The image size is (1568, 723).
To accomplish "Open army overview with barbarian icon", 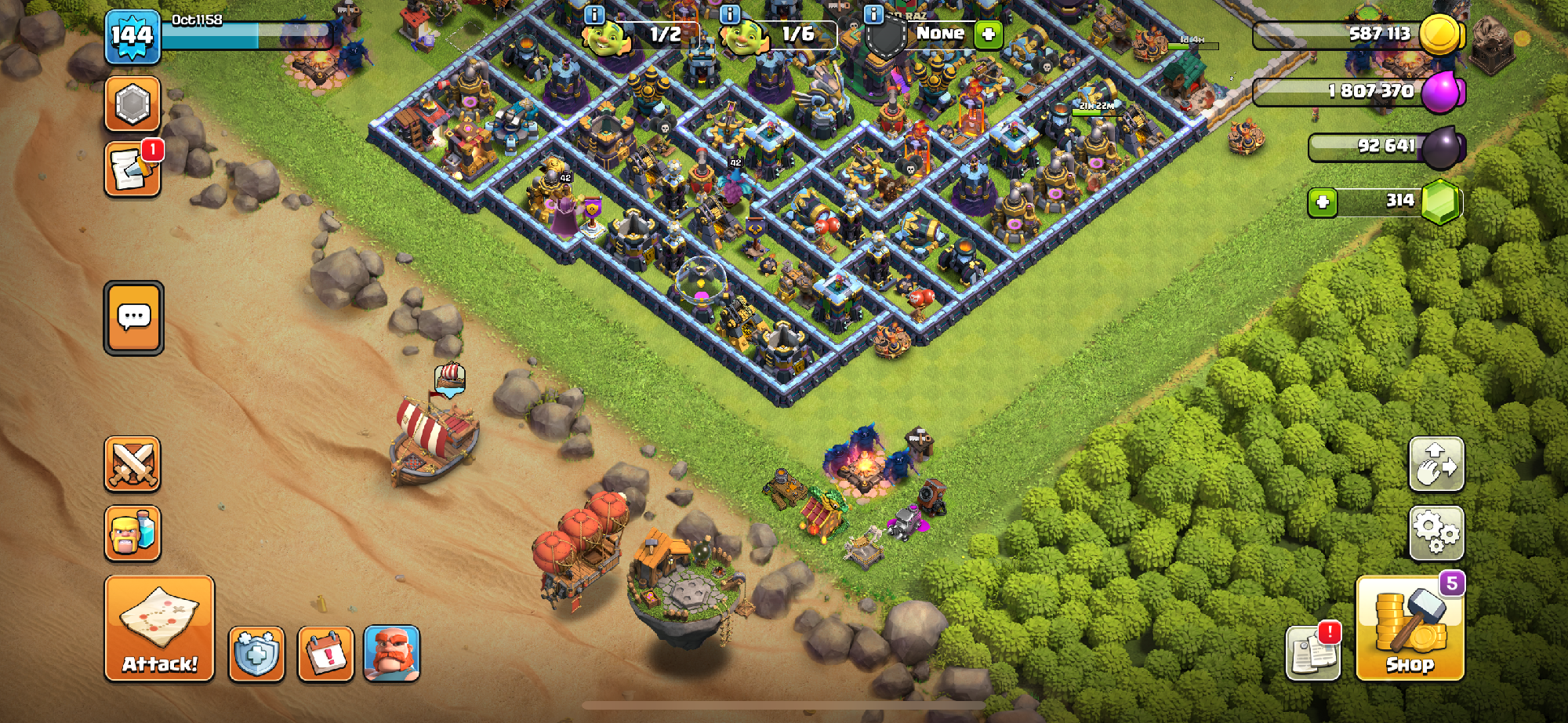I will point(132,534).
